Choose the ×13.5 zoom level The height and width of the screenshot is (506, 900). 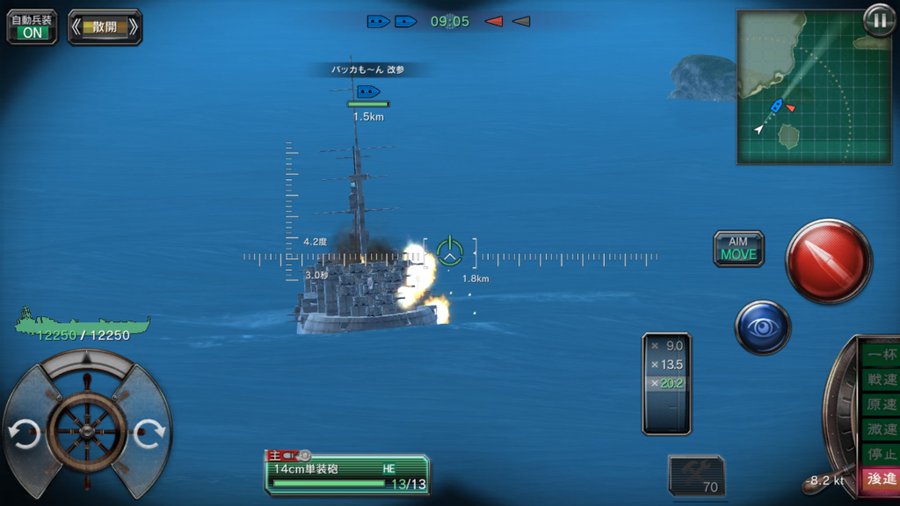[x=667, y=364]
